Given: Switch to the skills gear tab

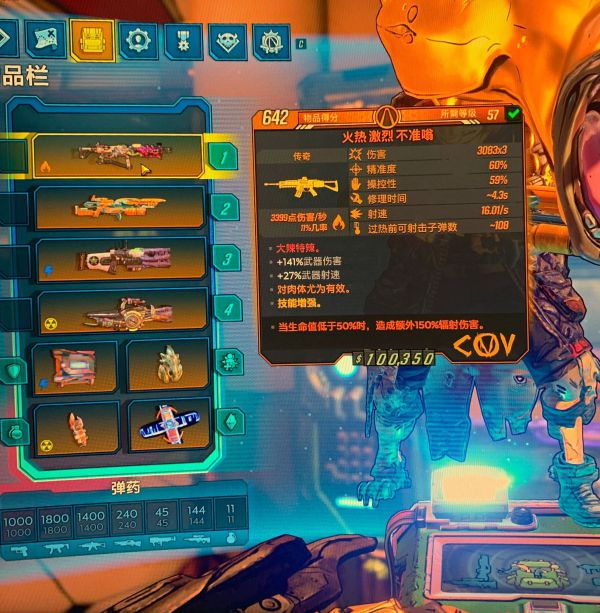Looking at the screenshot, I should coord(137,41).
